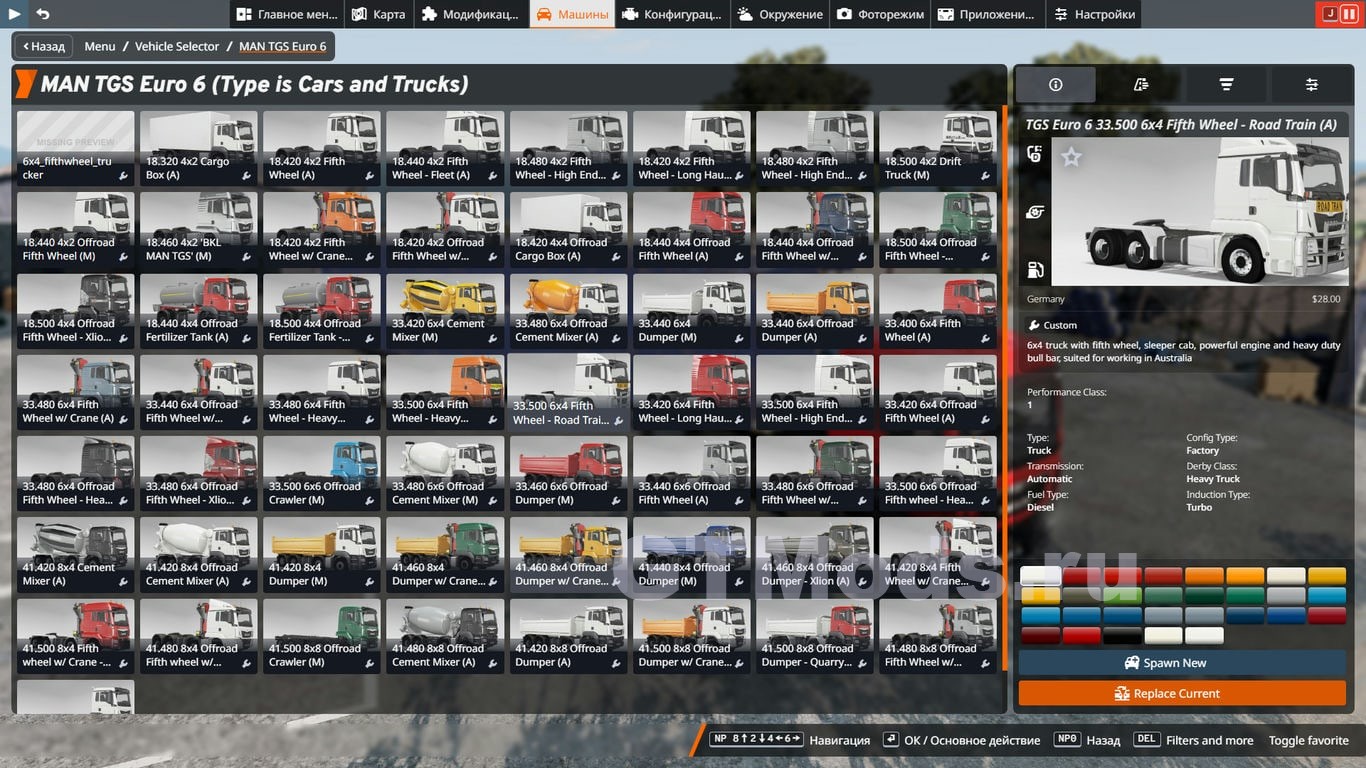Open the Карта tab

point(378,14)
